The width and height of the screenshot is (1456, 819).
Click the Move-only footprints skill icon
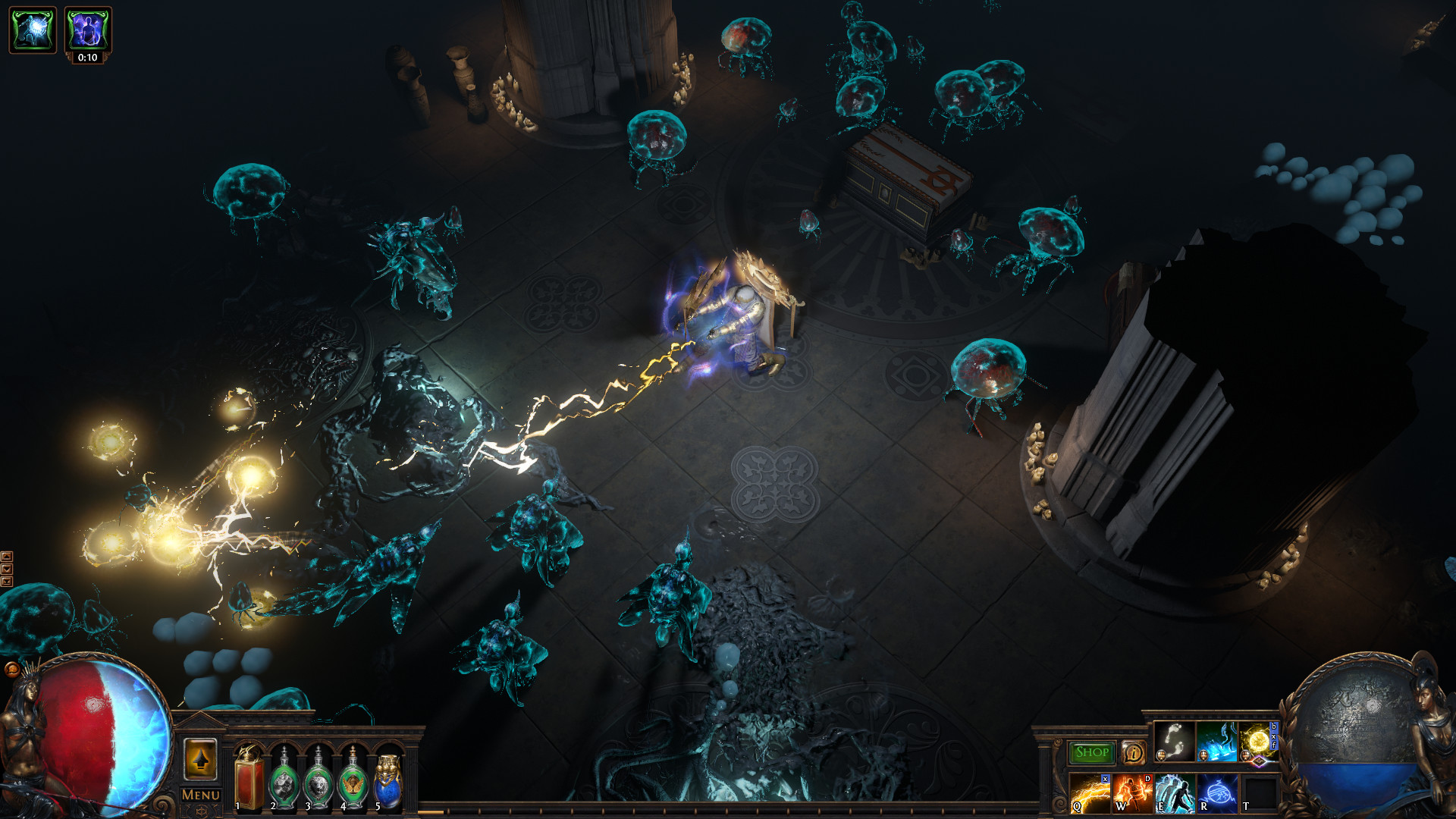point(1175,742)
